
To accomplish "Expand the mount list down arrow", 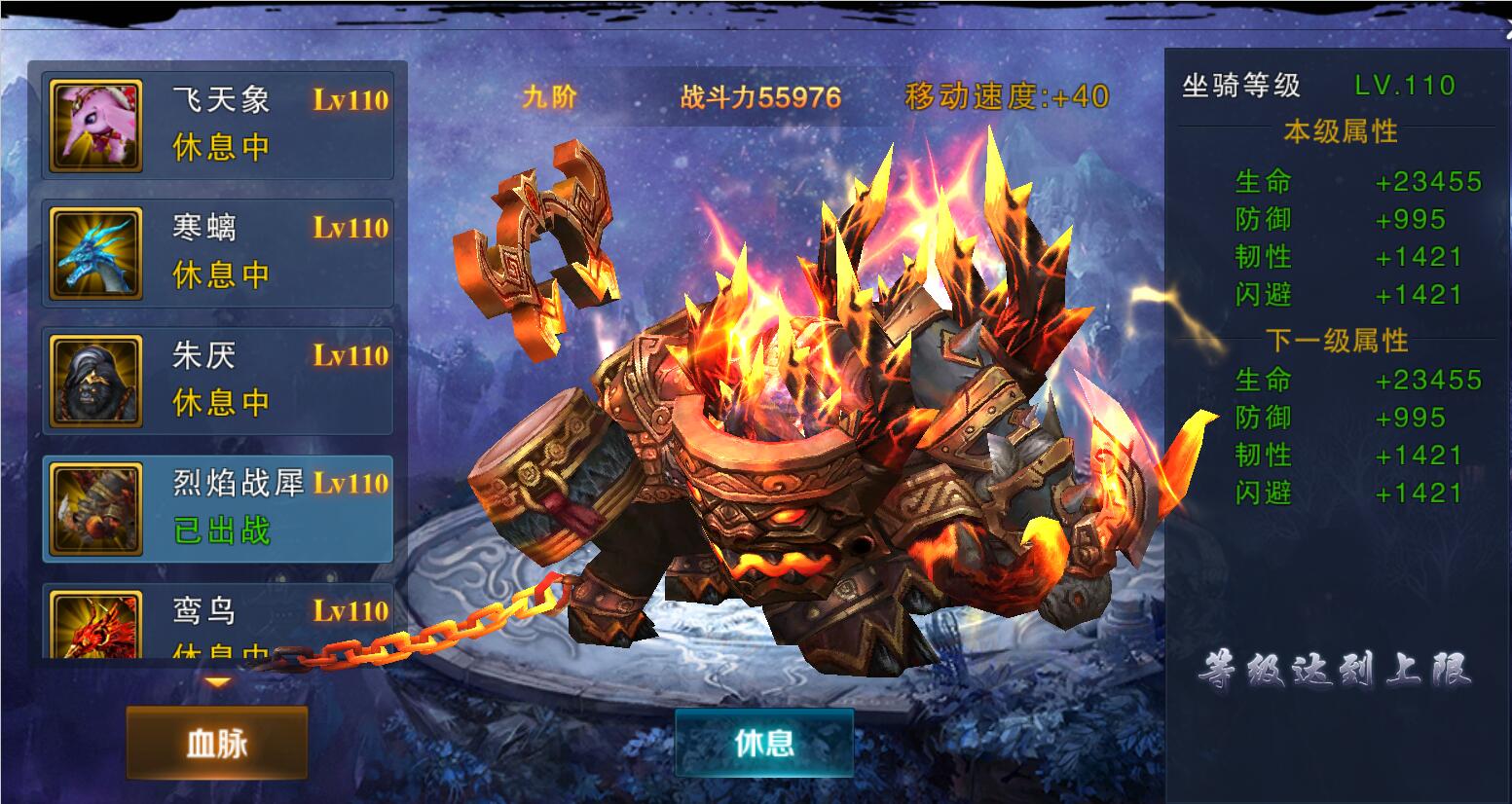I will coord(217,682).
